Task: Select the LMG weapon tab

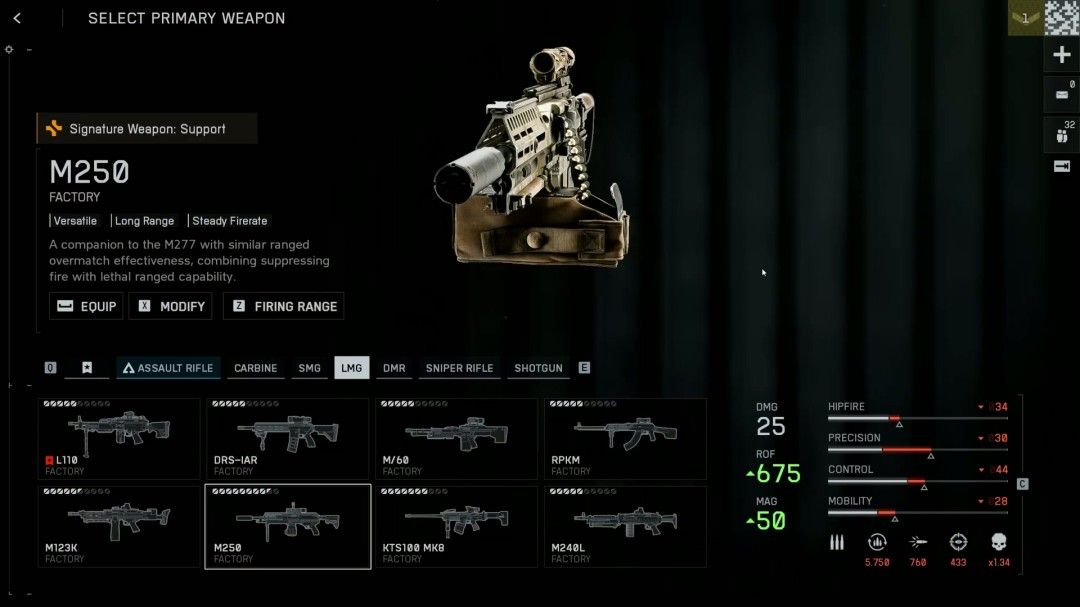Action: click(x=351, y=368)
